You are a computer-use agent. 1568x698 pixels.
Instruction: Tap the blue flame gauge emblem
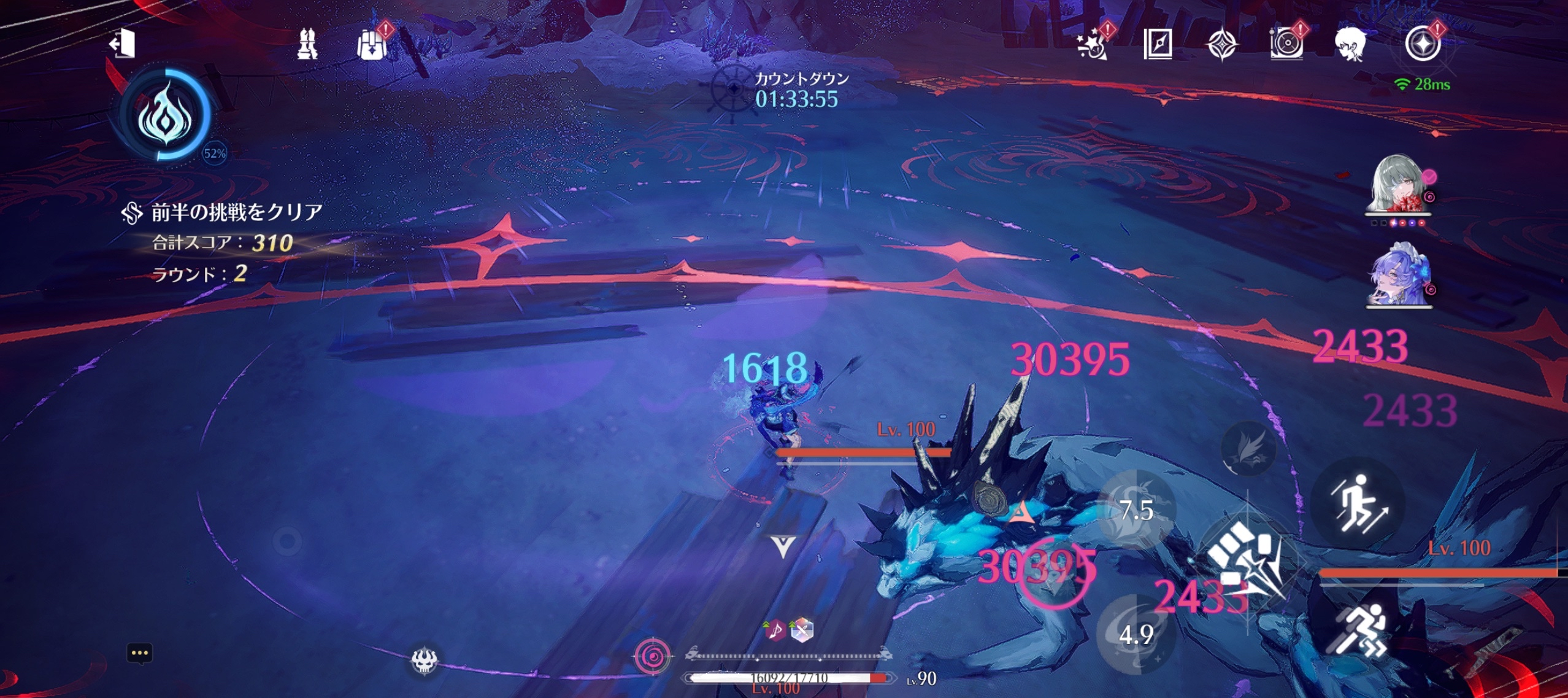[x=166, y=115]
